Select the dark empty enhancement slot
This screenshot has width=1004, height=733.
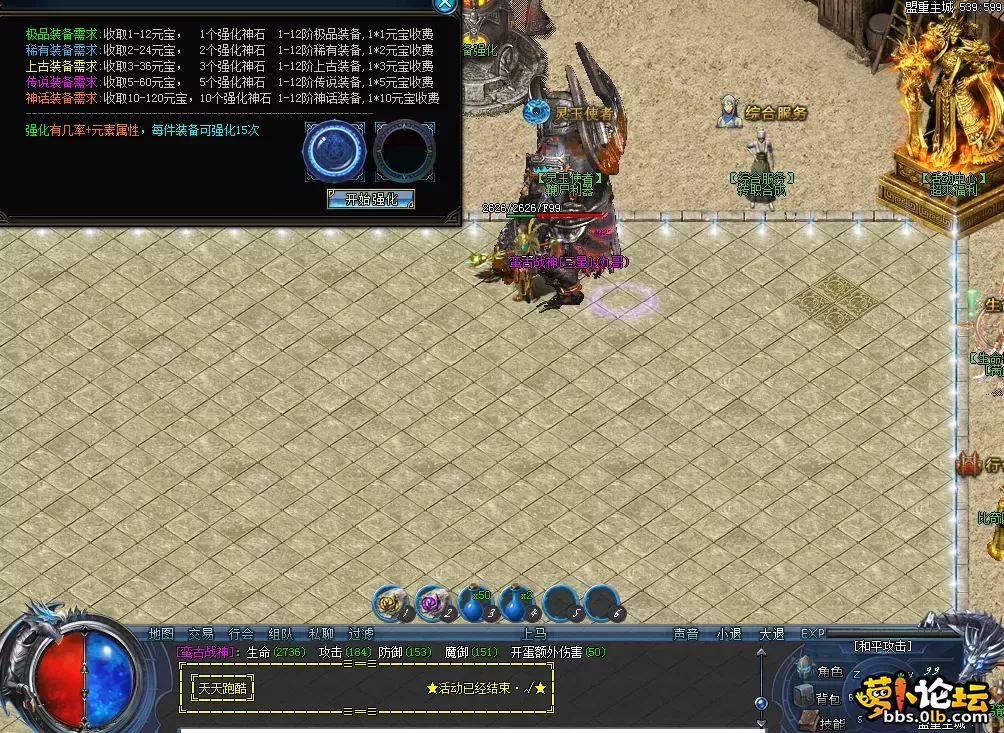pyautogui.click(x=404, y=152)
